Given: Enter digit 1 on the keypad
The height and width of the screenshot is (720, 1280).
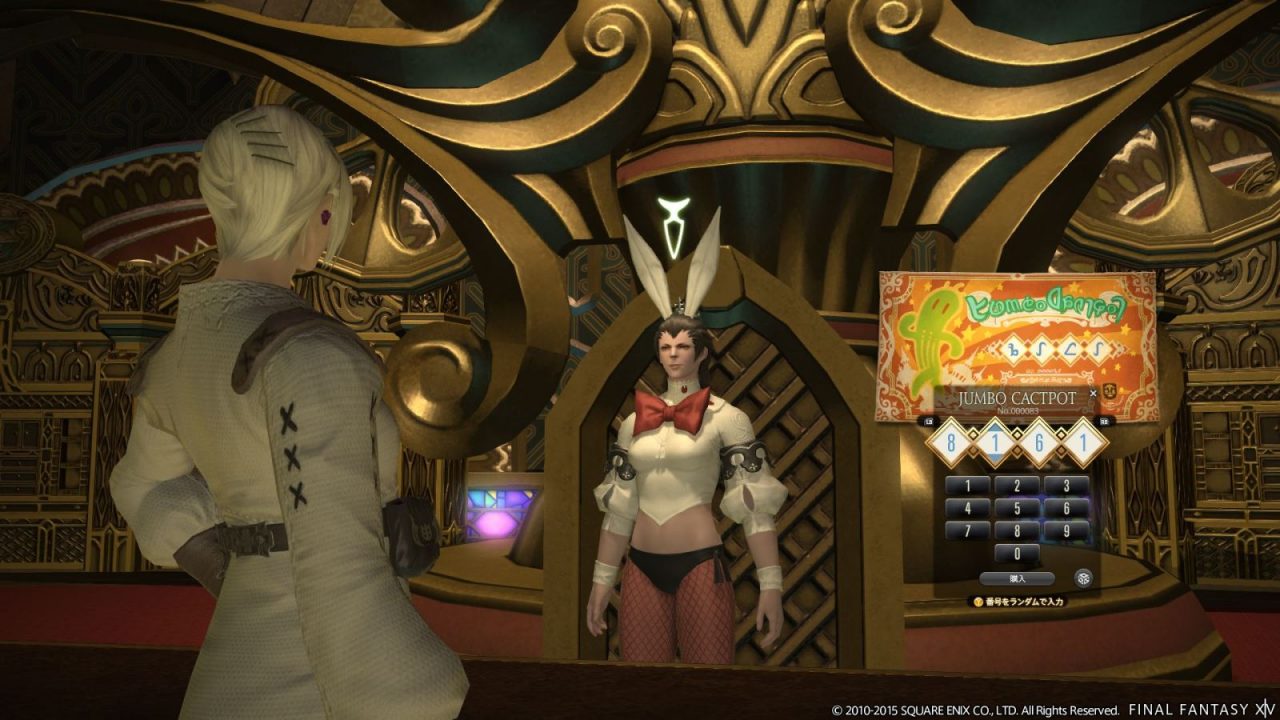Looking at the screenshot, I should (967, 486).
